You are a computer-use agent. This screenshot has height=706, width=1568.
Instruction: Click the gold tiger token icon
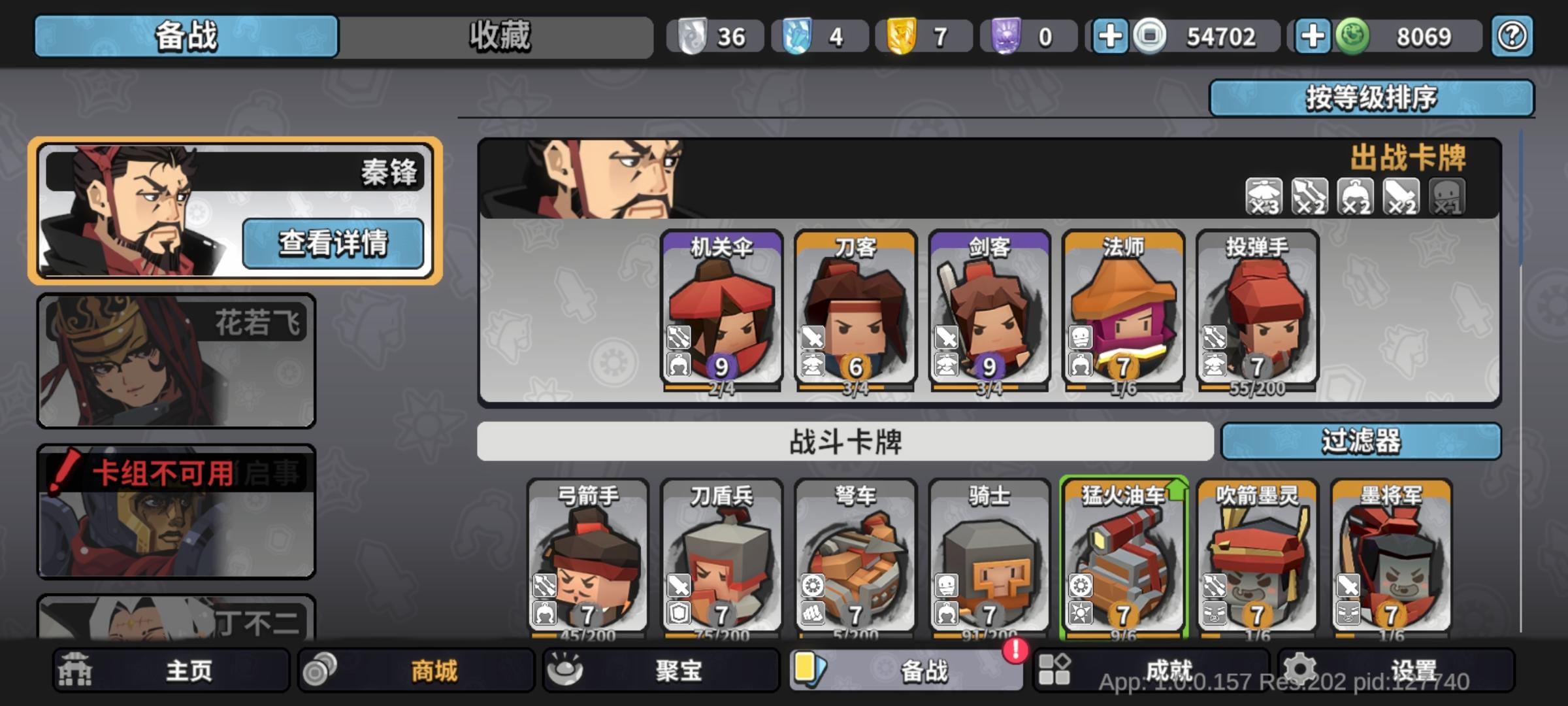pyautogui.click(x=902, y=36)
